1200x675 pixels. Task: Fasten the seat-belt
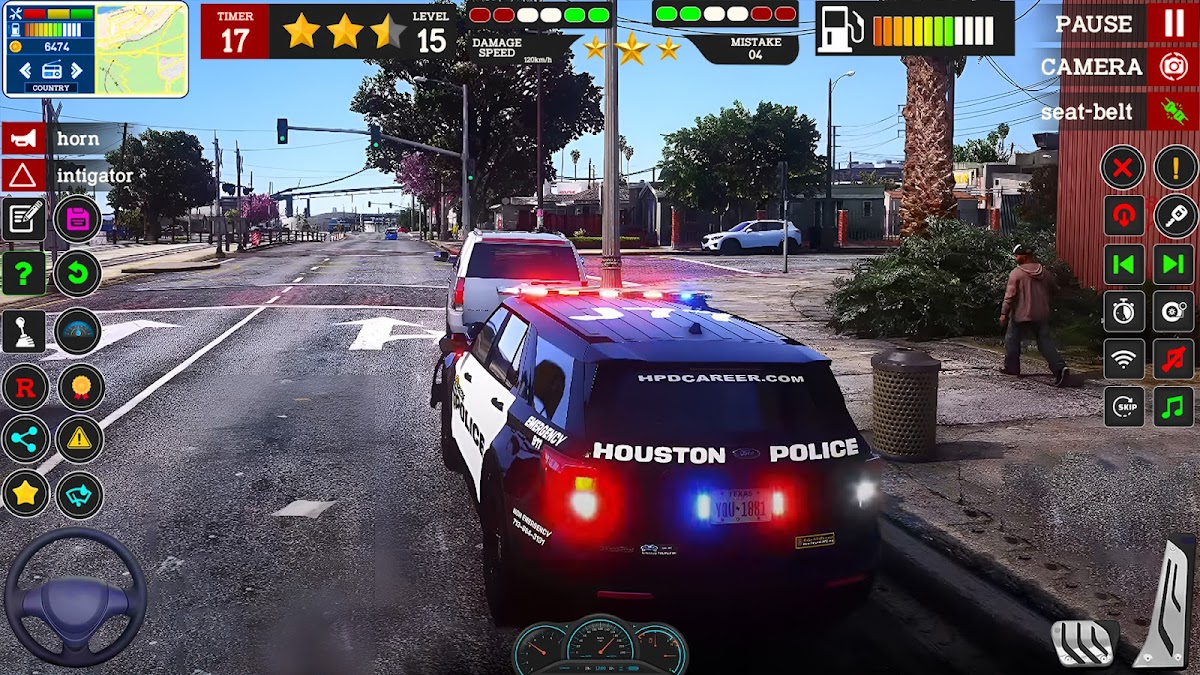click(1173, 112)
